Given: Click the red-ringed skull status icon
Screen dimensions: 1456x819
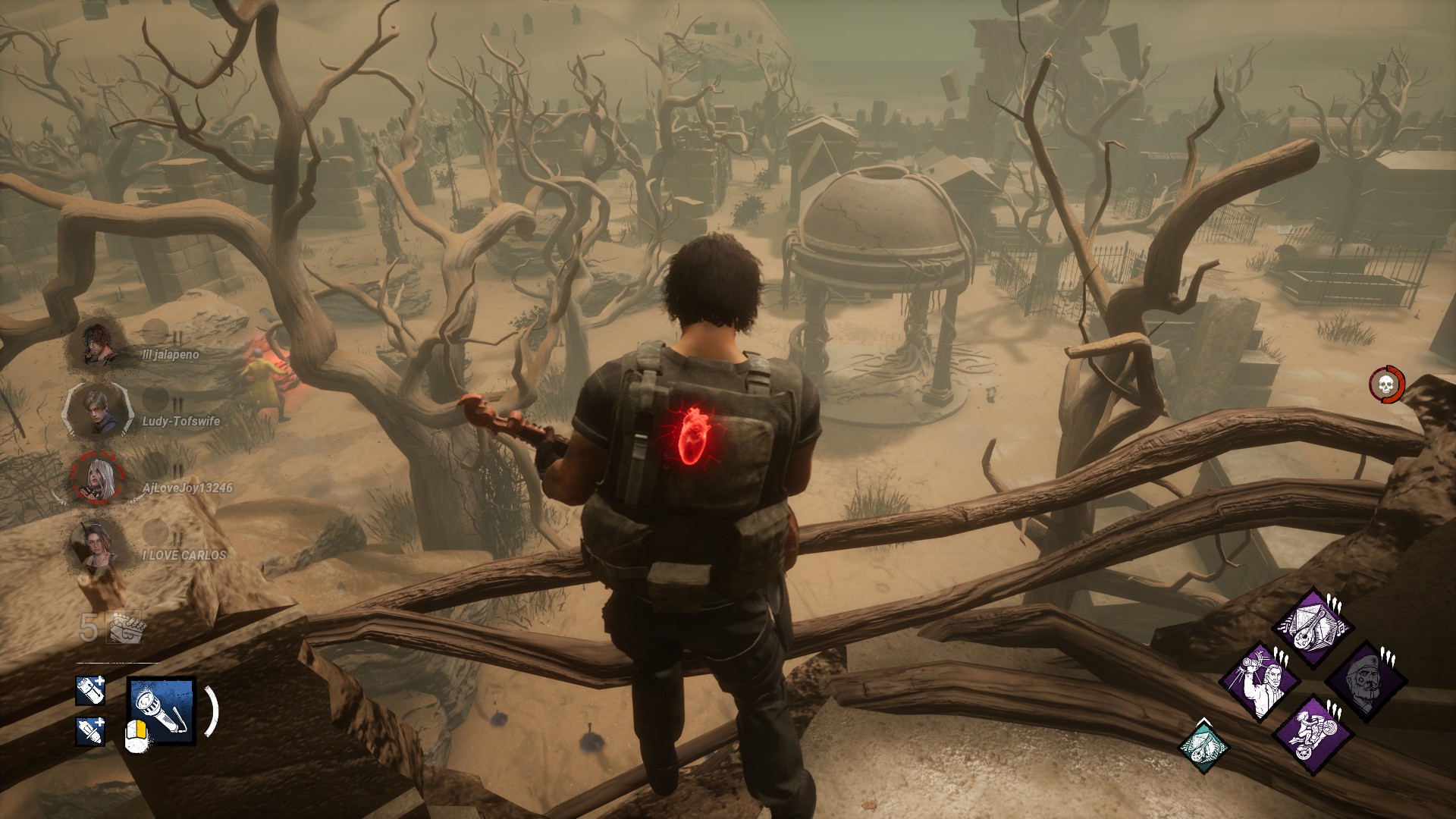Looking at the screenshot, I should coord(1386,384).
